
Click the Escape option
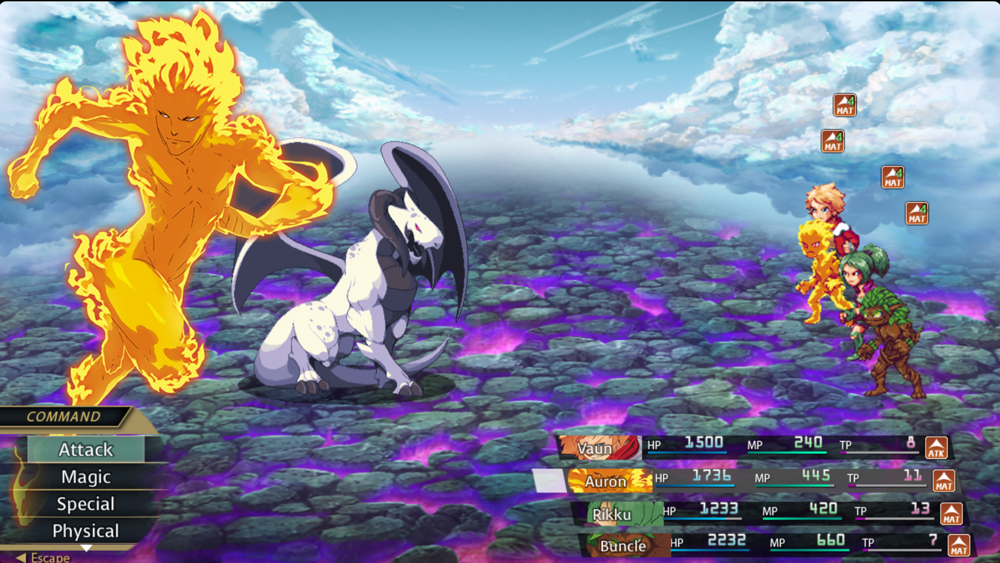(x=44, y=557)
